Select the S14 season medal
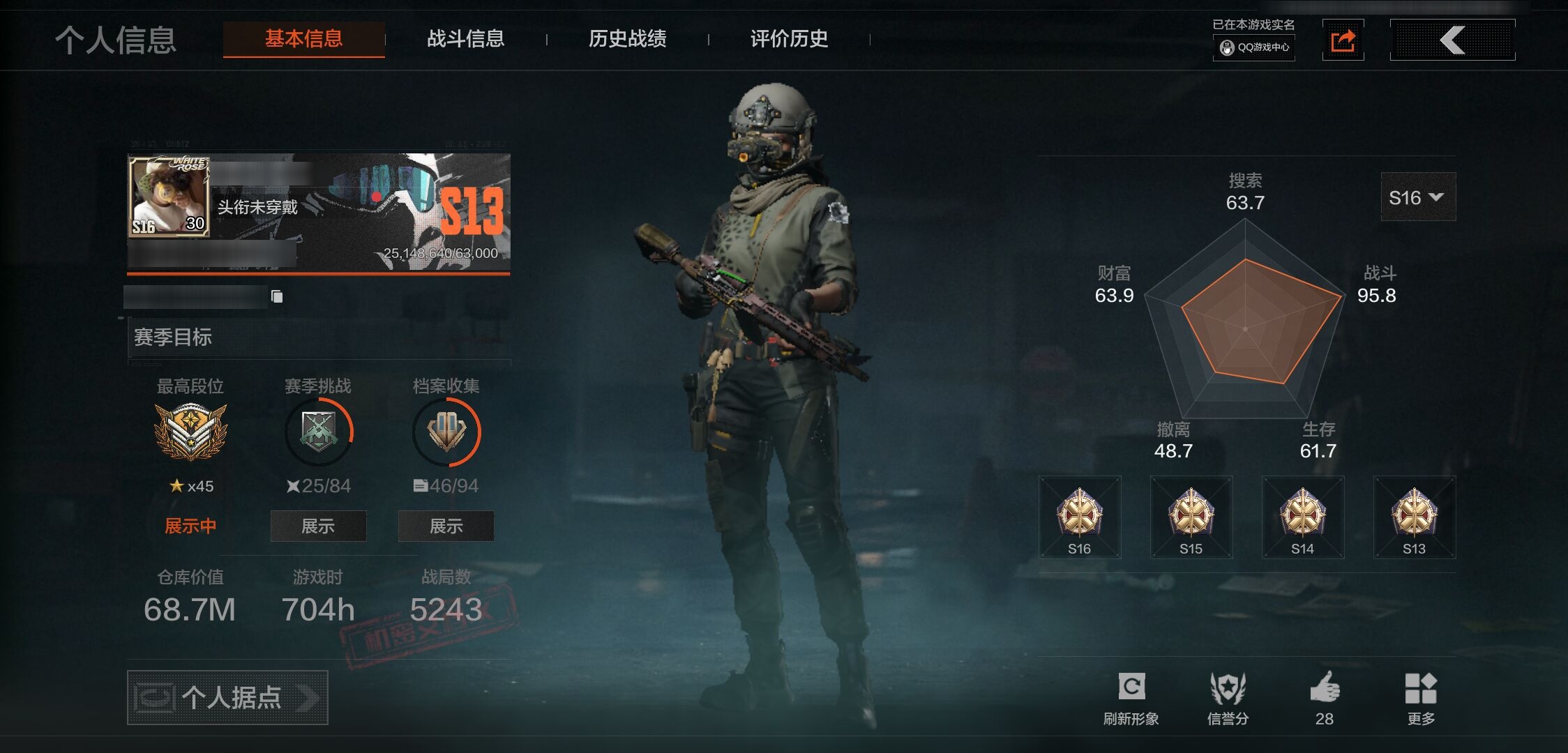This screenshot has width=1568, height=753. click(1302, 517)
